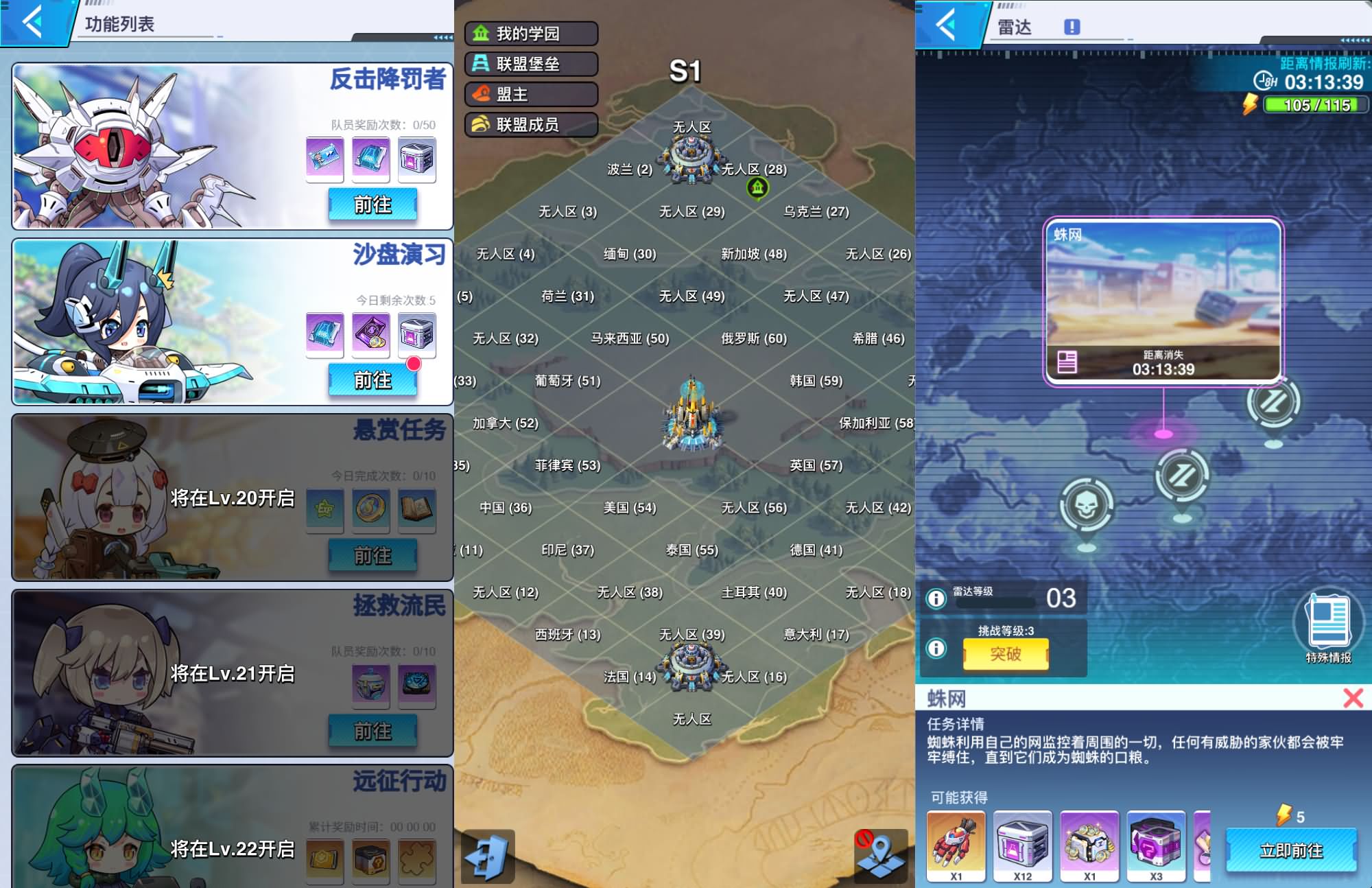
Task: Select 盟主 from the alliance menu
Action: (x=528, y=95)
